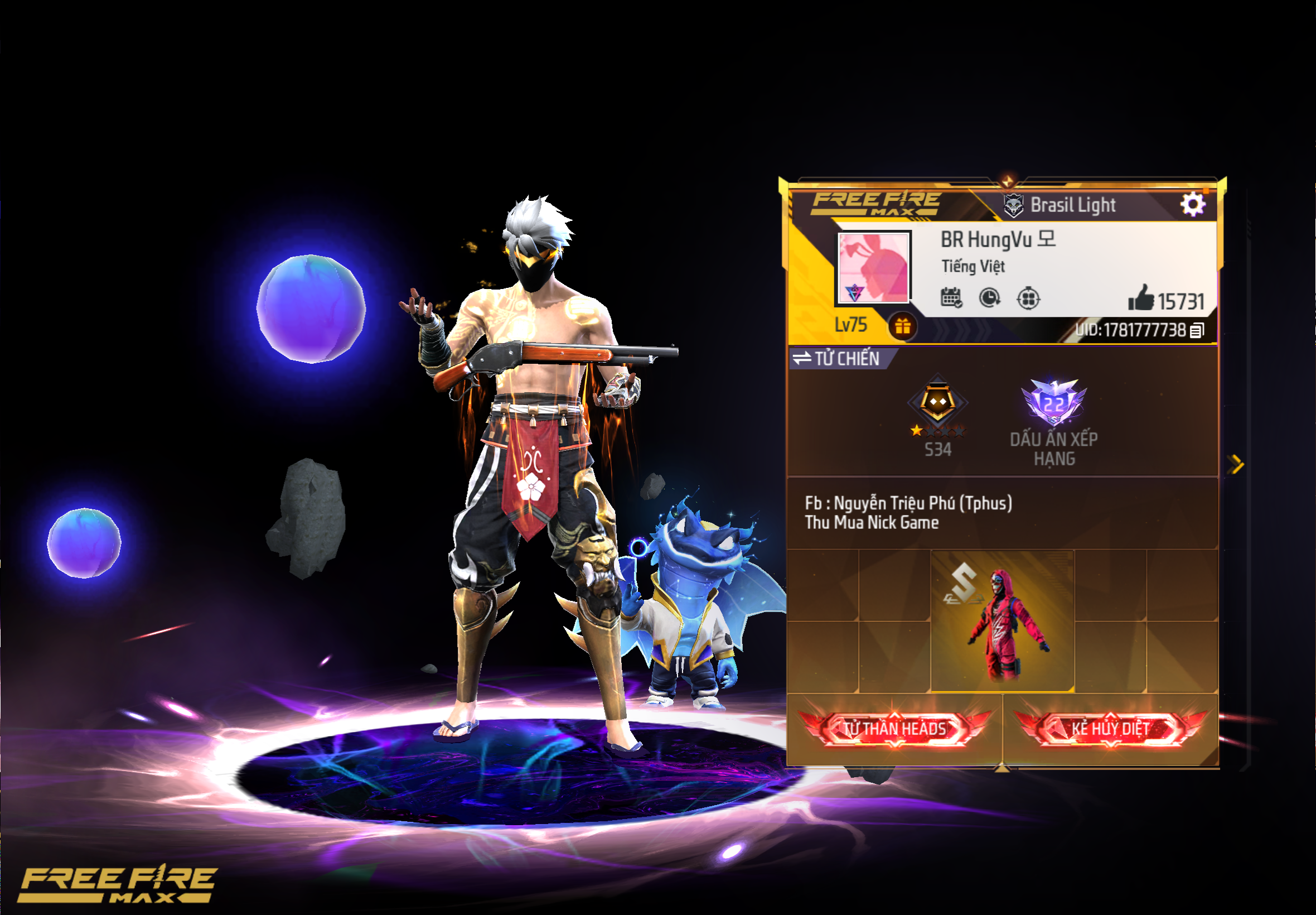Image resolution: width=1316 pixels, height=915 pixels.
Task: Click the calendar icon on the profile card
Action: click(951, 298)
